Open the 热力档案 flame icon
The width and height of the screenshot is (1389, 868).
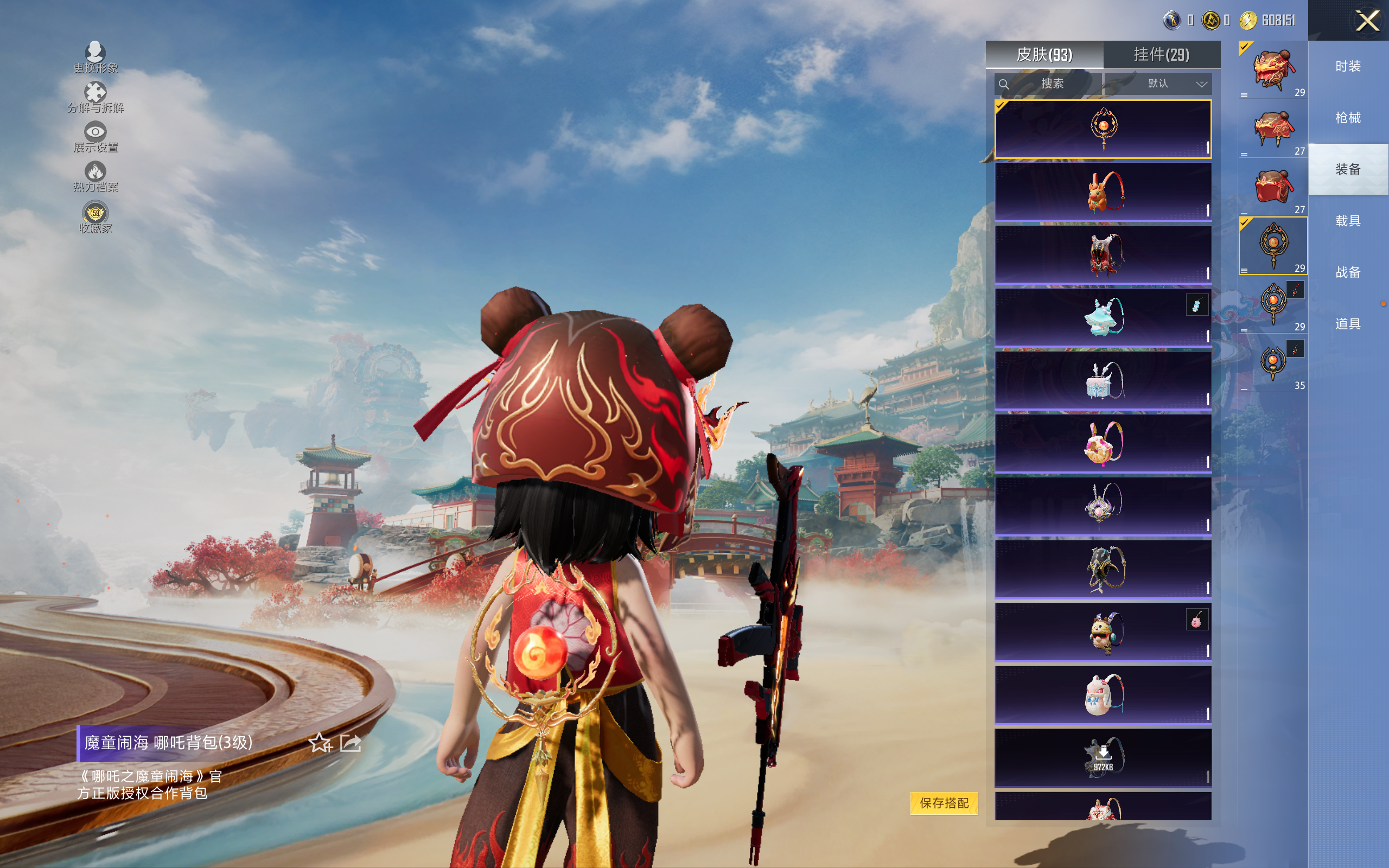tap(95, 176)
